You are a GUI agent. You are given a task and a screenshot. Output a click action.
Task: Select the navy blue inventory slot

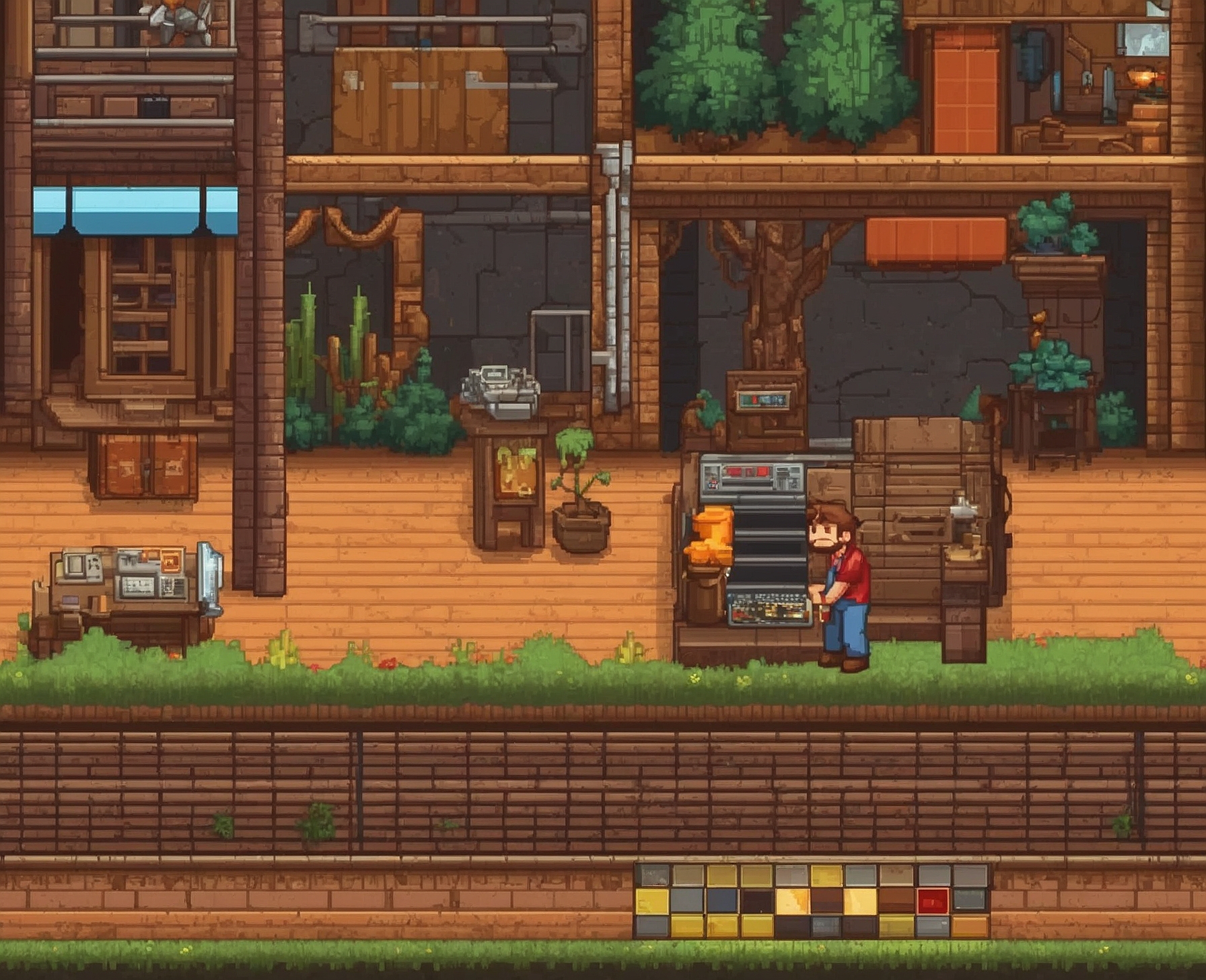(x=721, y=901)
